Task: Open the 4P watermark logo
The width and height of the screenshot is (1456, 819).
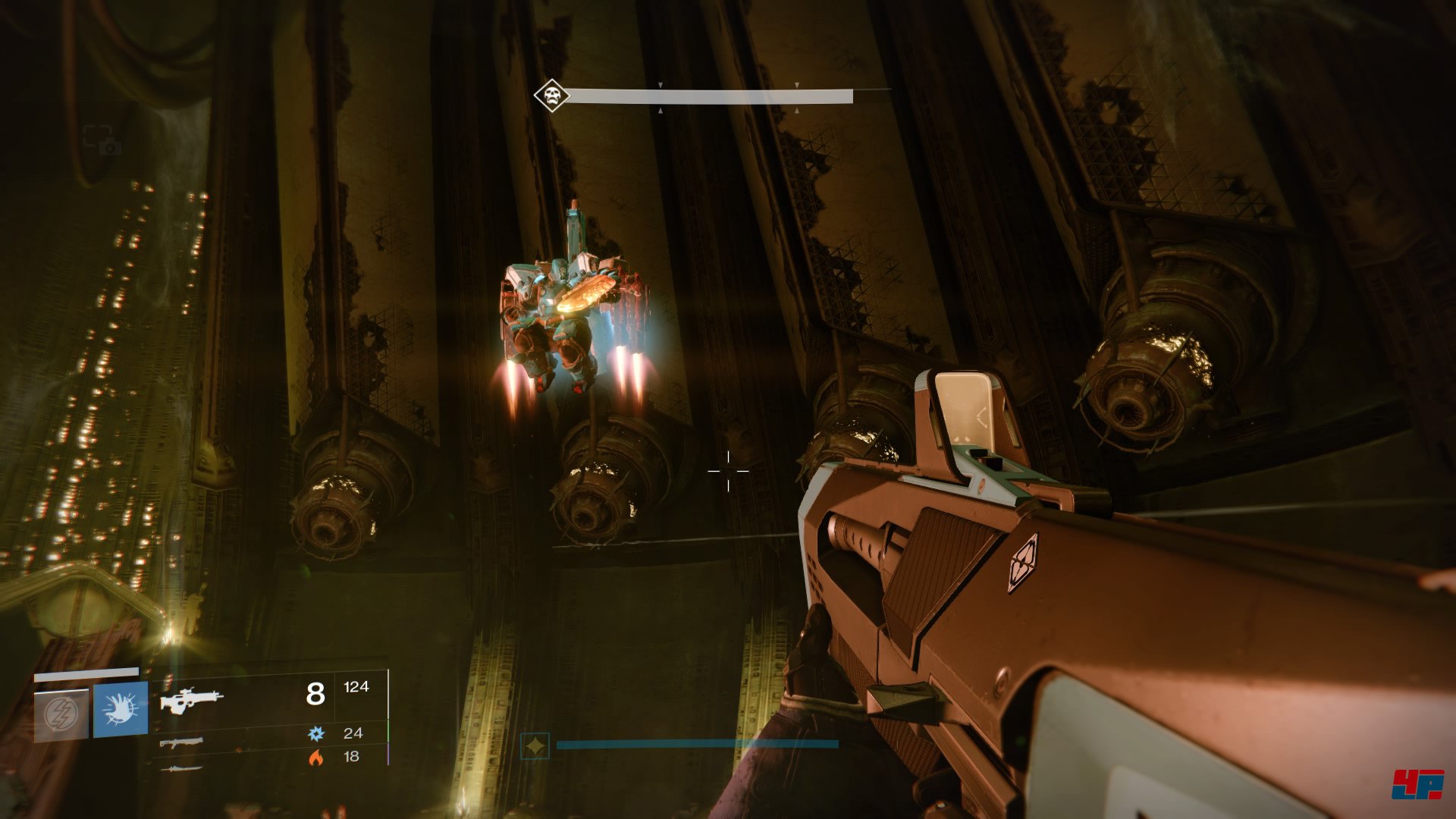Action: tap(1417, 783)
